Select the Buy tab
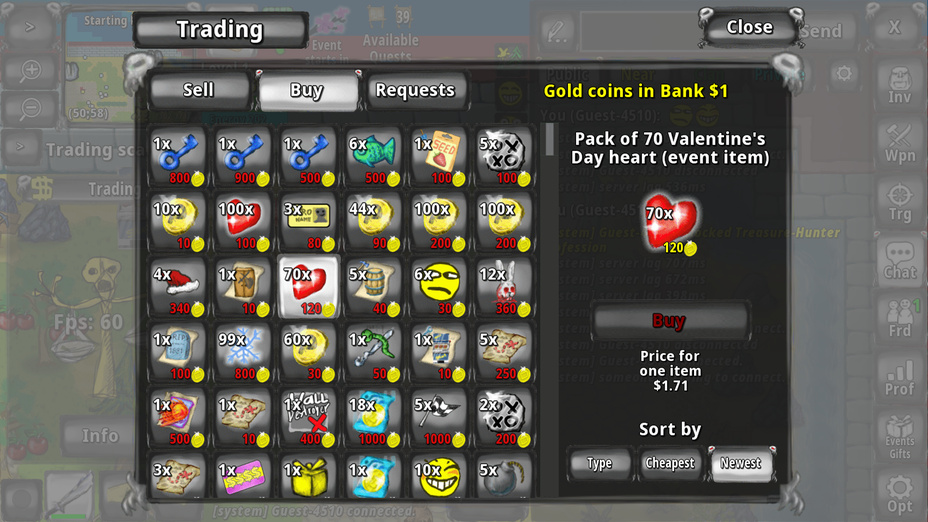 [x=306, y=91]
